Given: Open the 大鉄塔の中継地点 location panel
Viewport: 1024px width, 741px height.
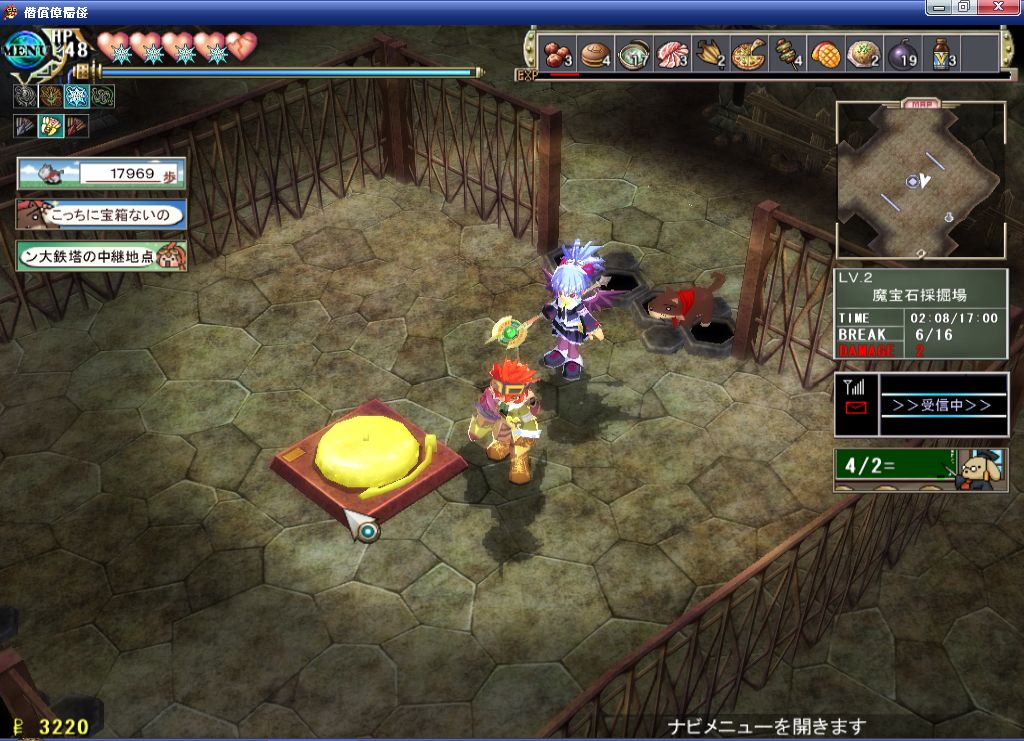Looking at the screenshot, I should [x=101, y=256].
